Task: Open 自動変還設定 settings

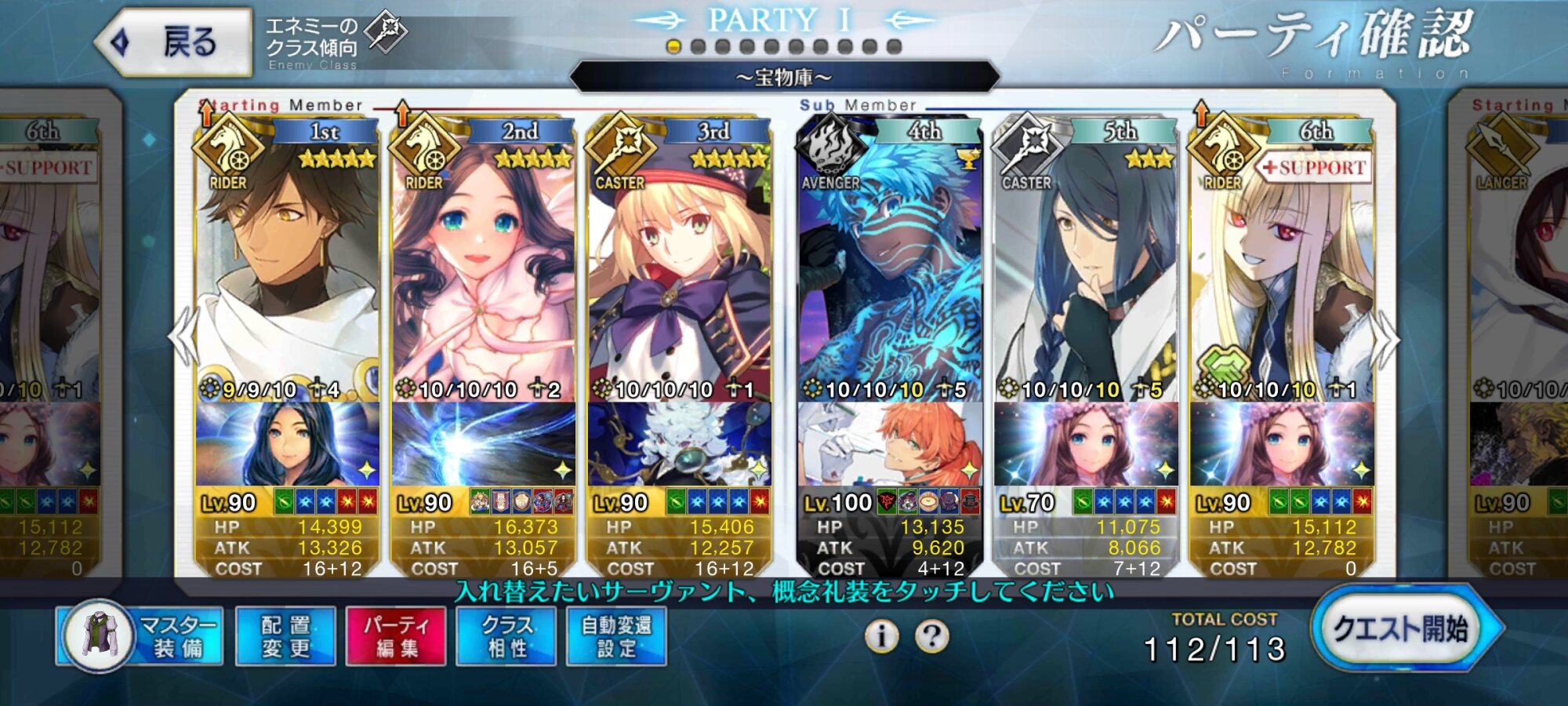Action: point(616,636)
